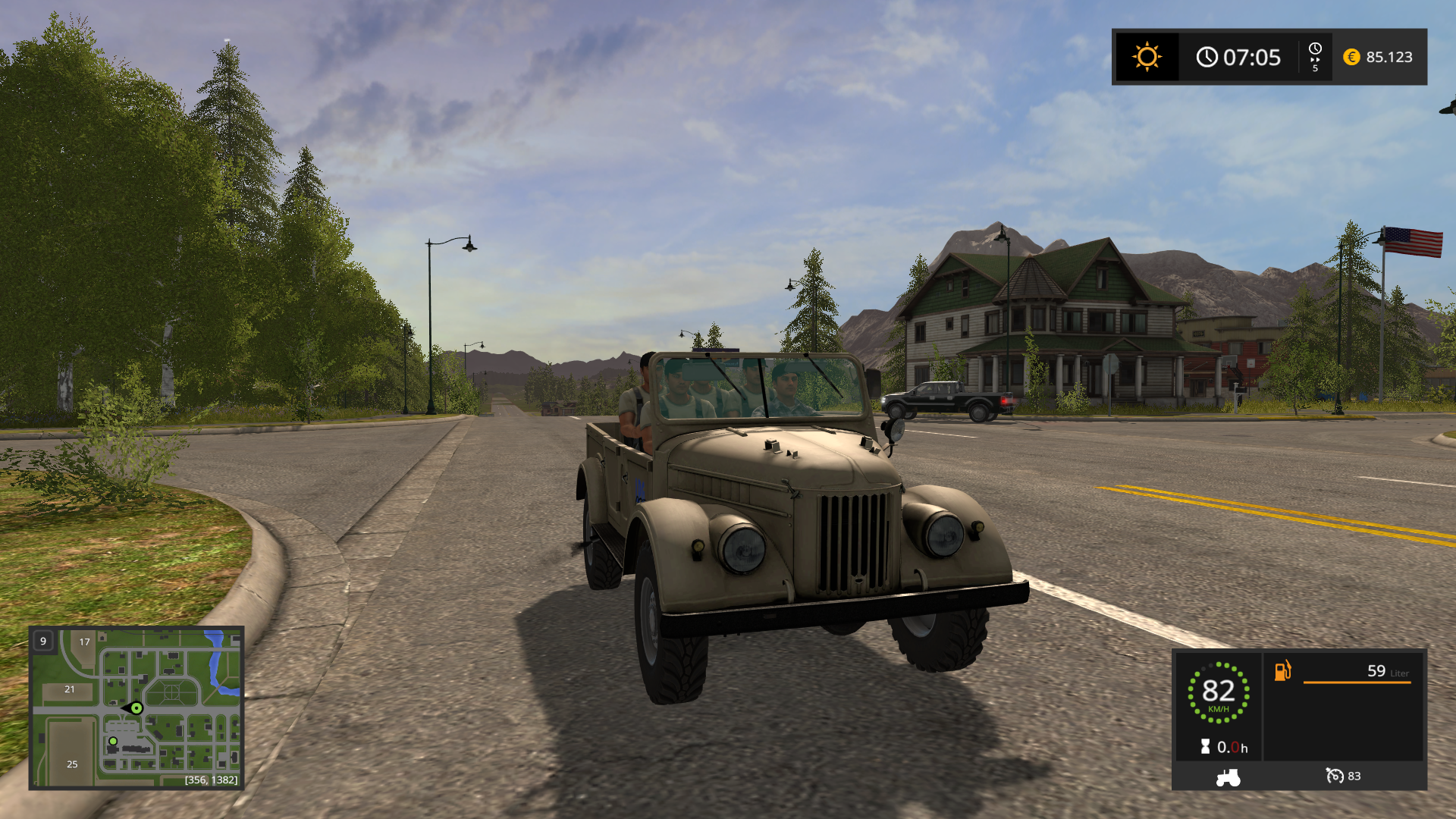Click the tractor vehicle icon
This screenshot has height=819, width=1456.
(1228, 777)
